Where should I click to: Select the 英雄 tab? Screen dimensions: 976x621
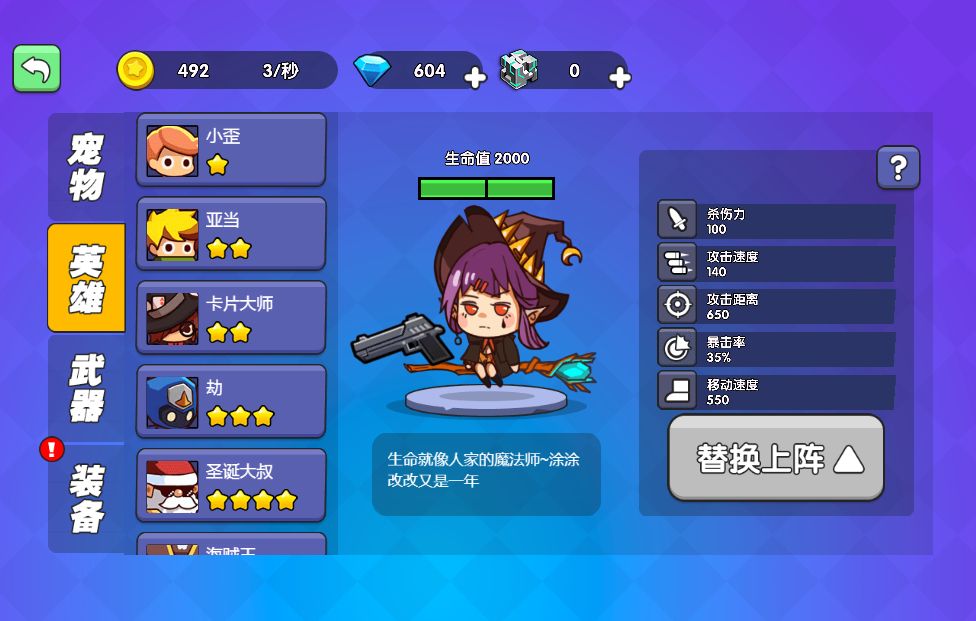click(x=86, y=278)
